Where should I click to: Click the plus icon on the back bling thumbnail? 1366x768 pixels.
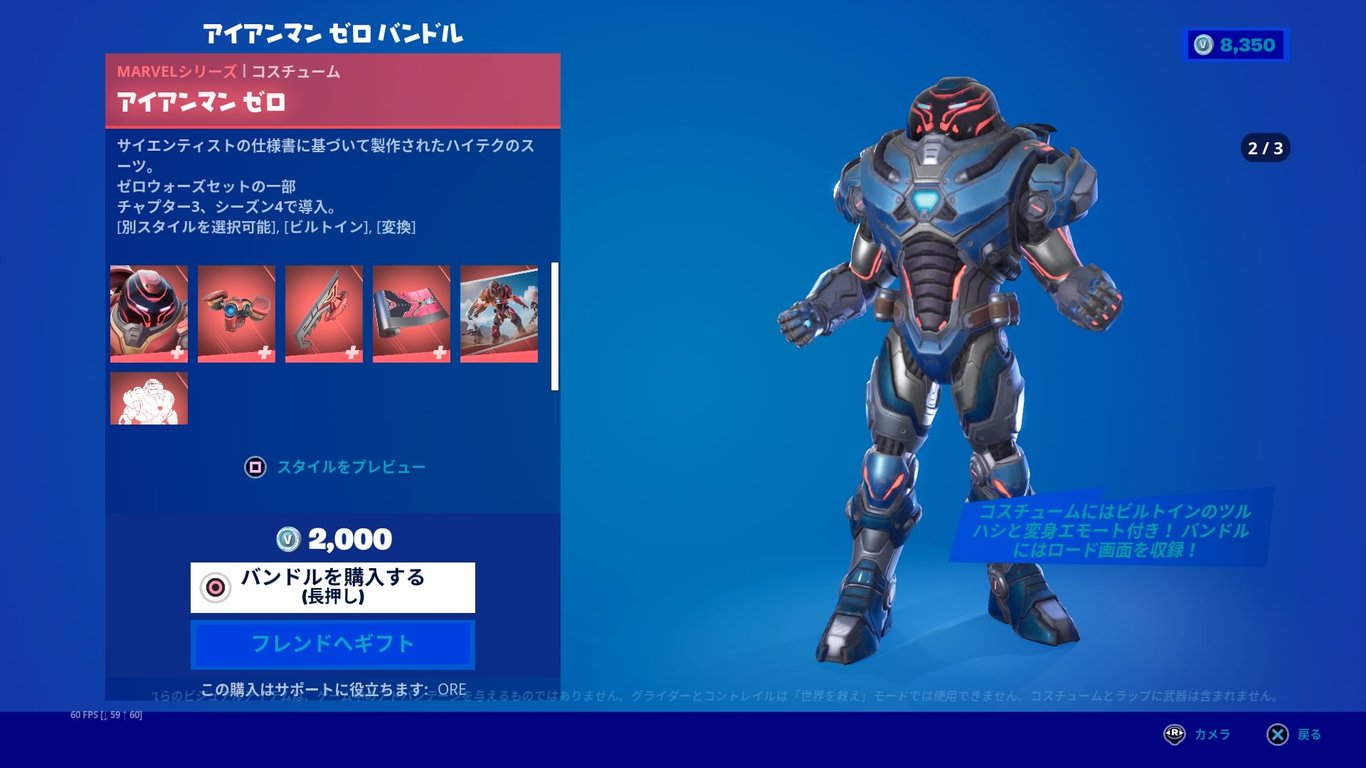tap(265, 351)
